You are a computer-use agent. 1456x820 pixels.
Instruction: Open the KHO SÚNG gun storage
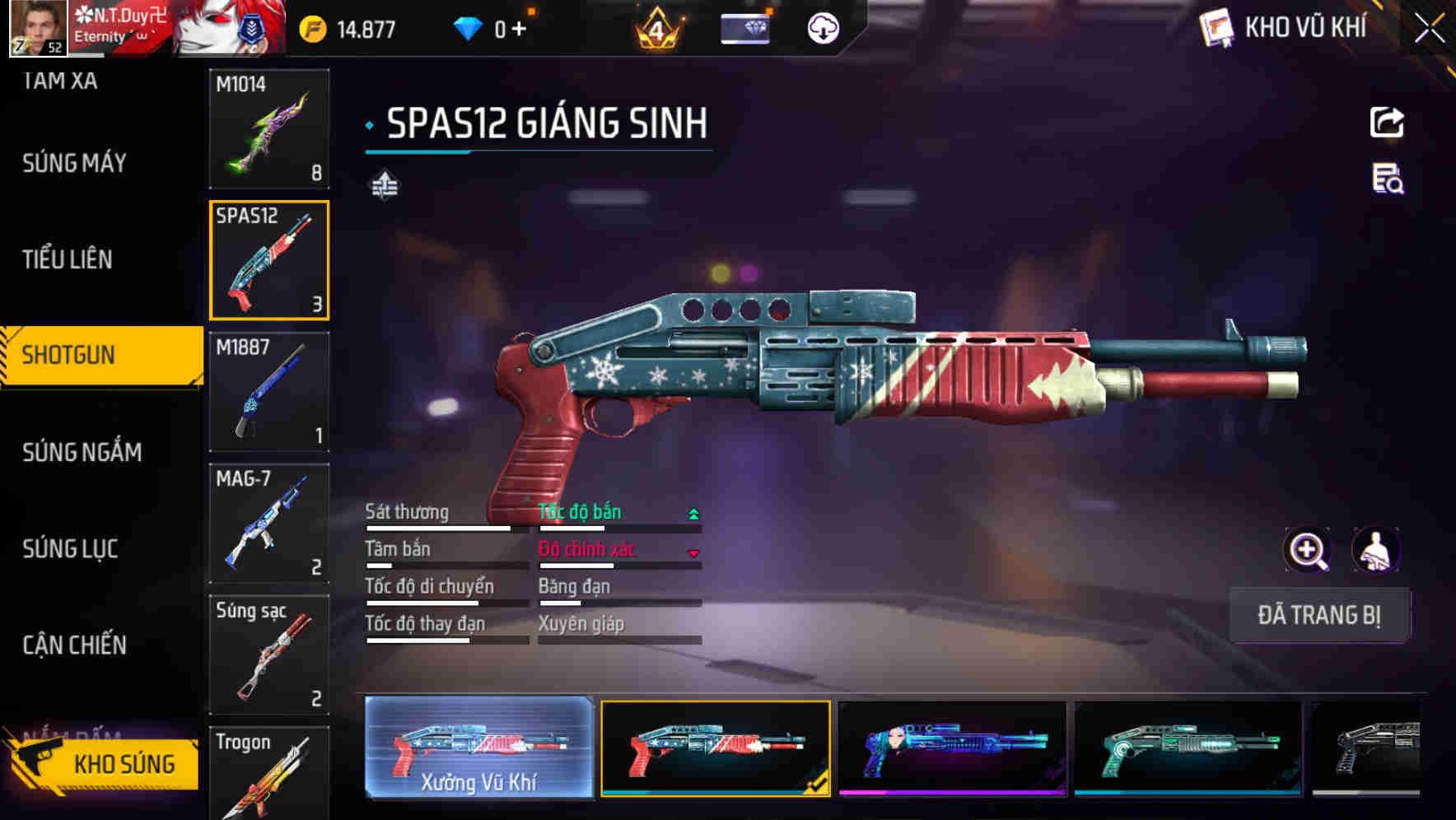click(105, 763)
